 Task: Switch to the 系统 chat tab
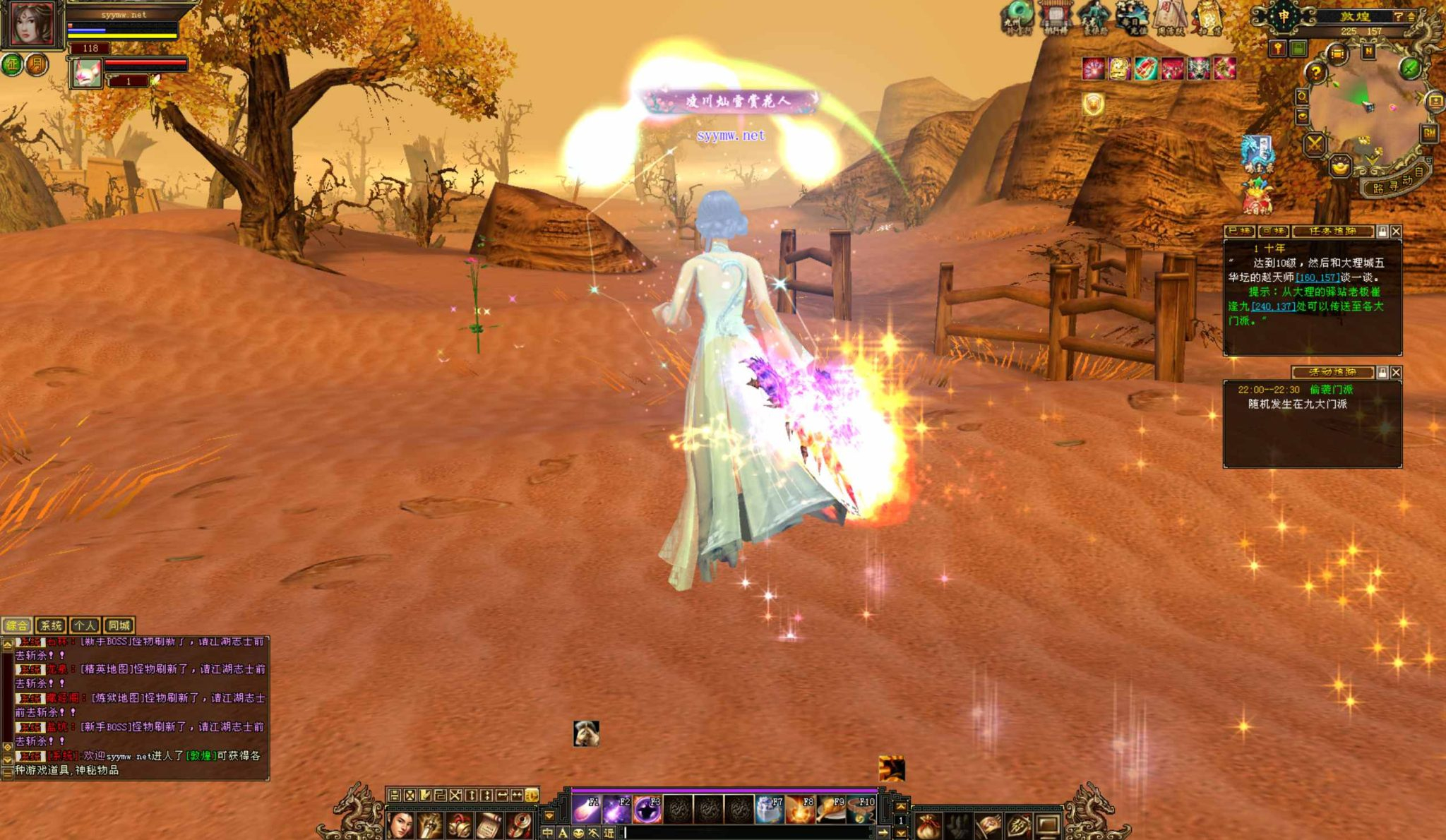[x=51, y=625]
